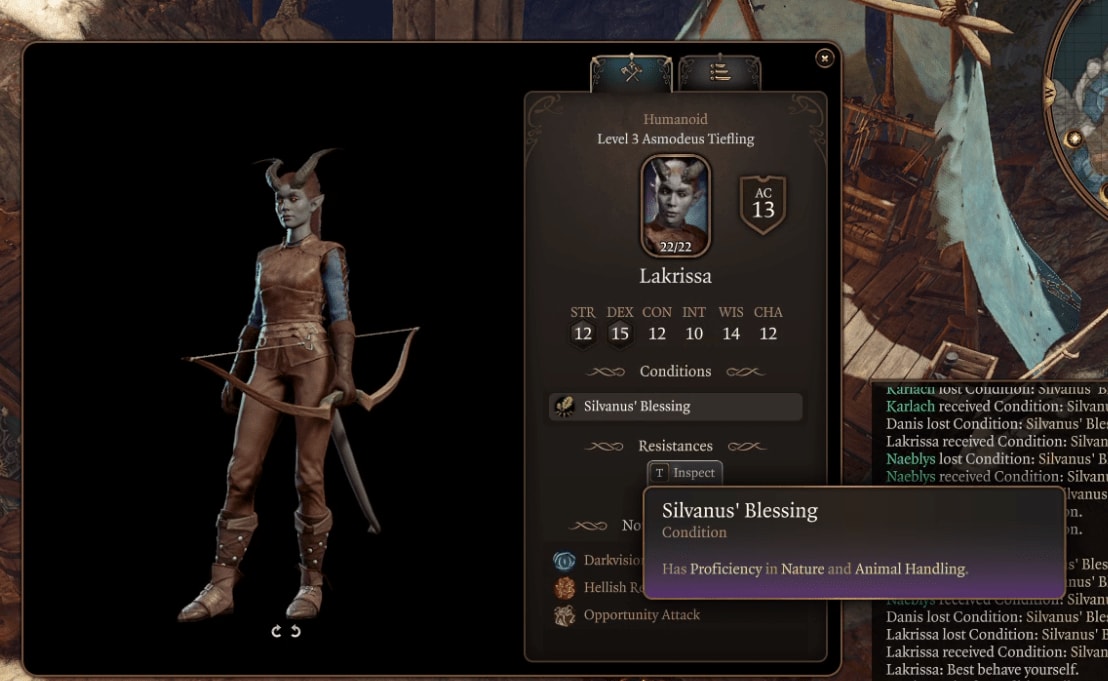Select Lakrissa's portrait
Image resolution: width=1108 pixels, height=681 pixels.
pos(675,205)
